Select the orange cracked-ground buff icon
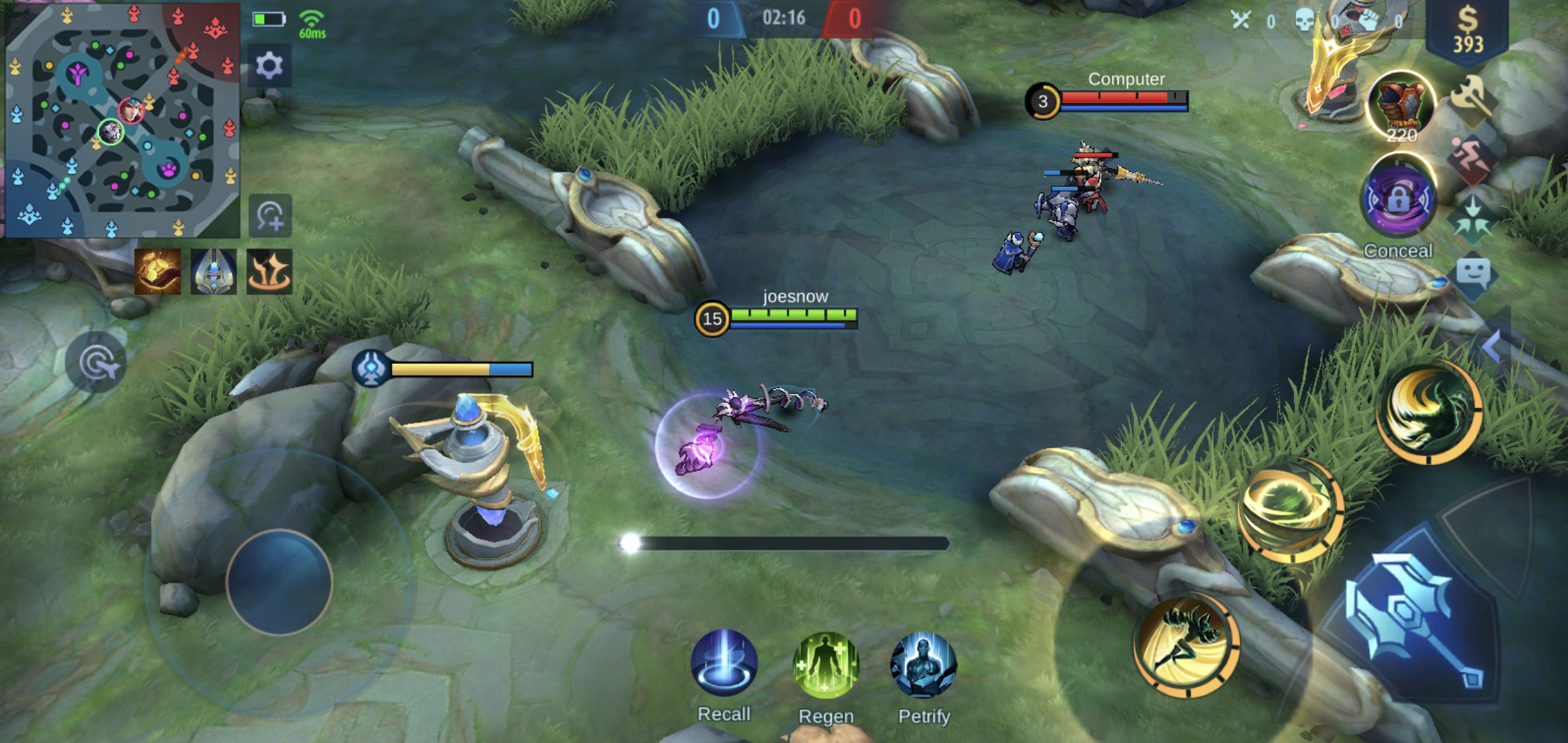The height and width of the screenshot is (743, 1568). 269,272
